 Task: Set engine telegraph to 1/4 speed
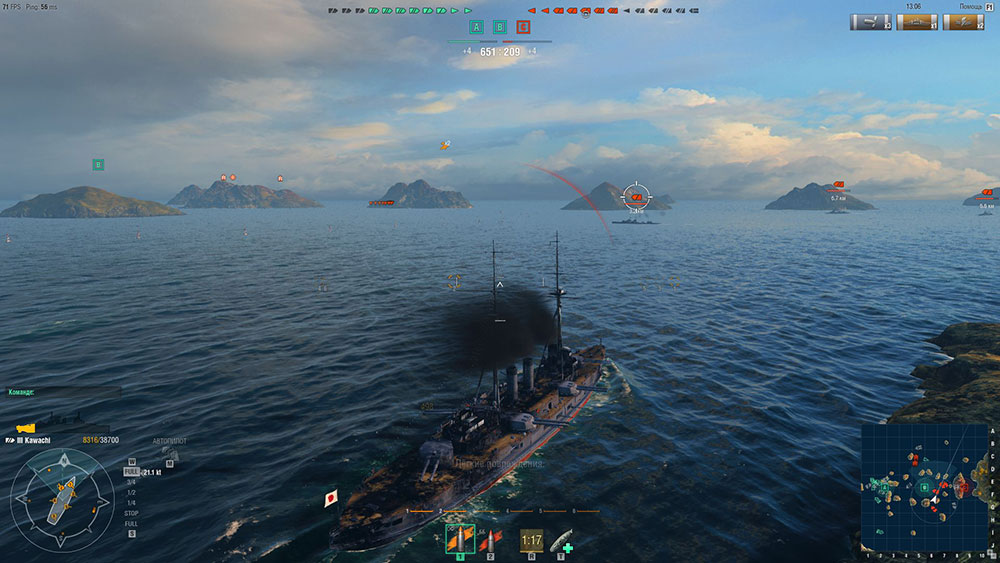tap(131, 503)
